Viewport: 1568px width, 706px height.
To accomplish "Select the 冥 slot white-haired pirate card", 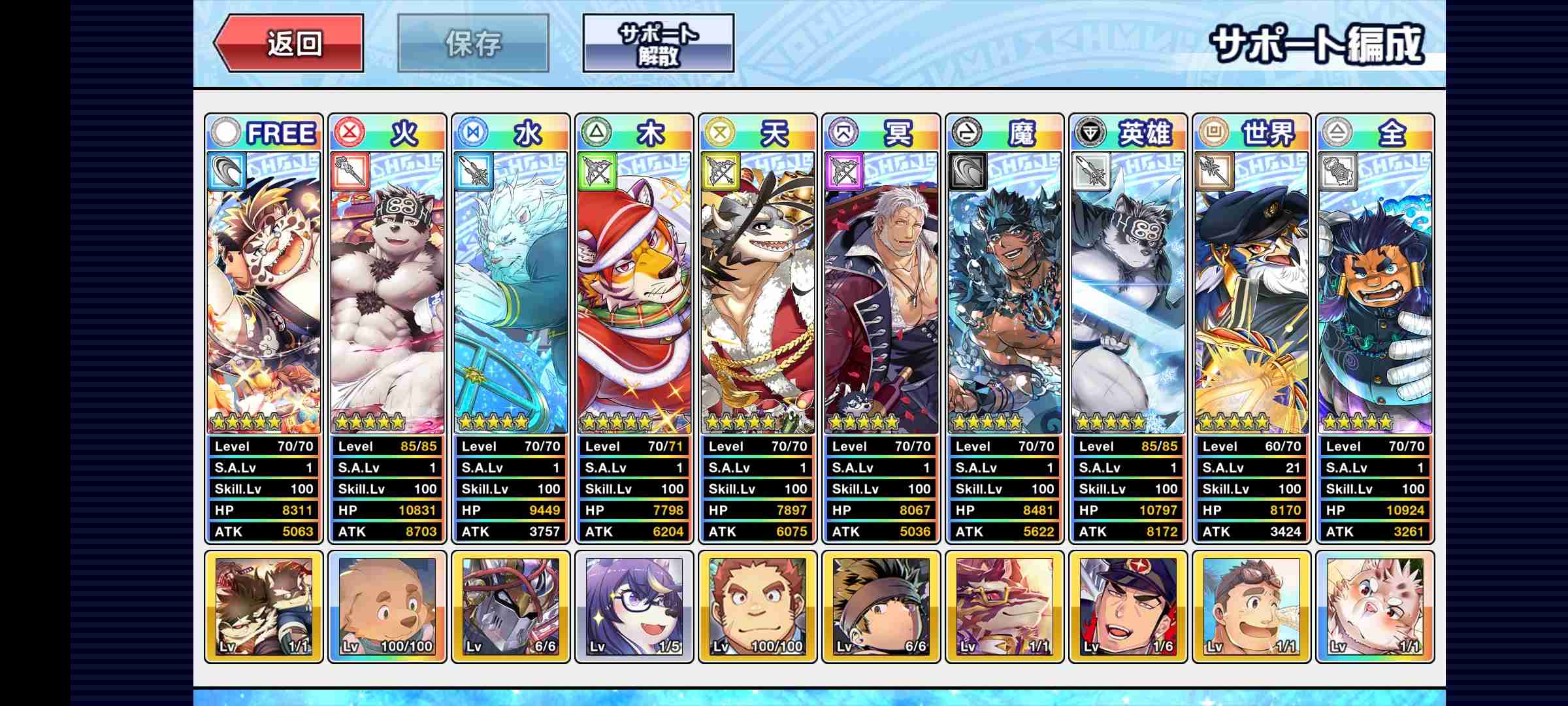I will click(881, 294).
